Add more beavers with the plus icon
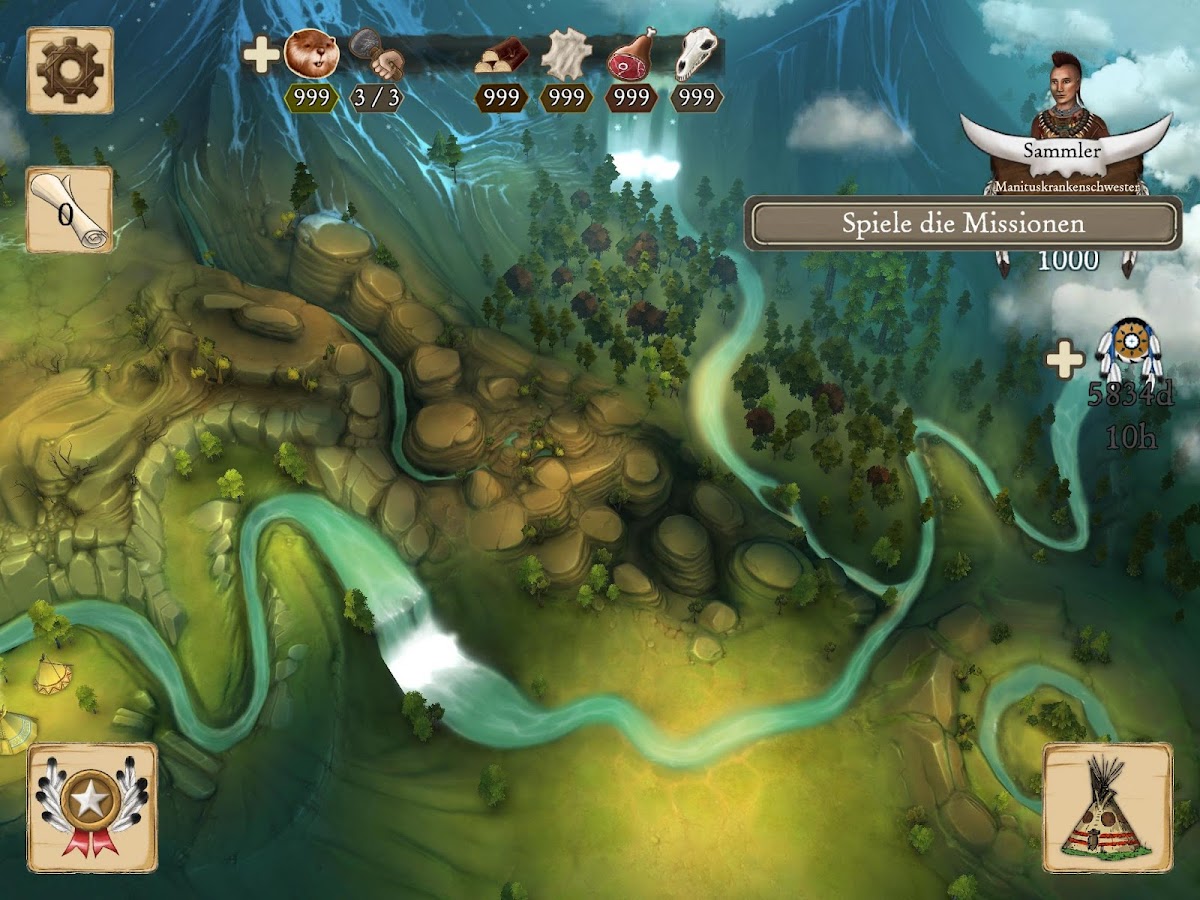1200x900 pixels. click(261, 55)
